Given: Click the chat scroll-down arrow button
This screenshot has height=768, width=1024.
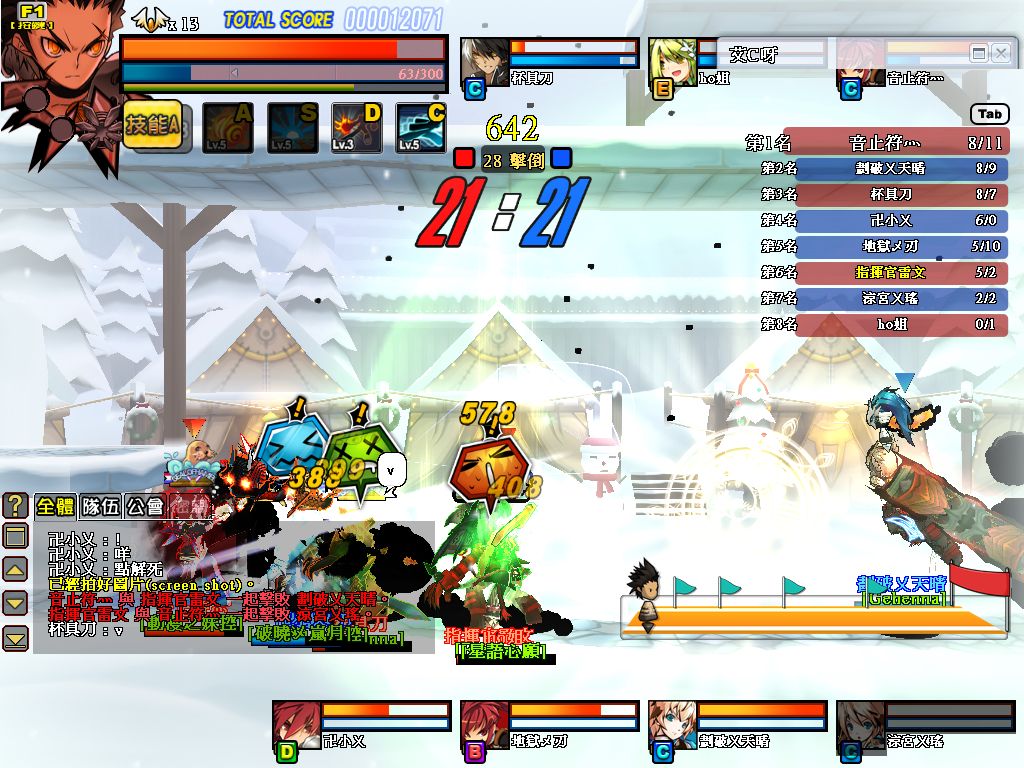Looking at the screenshot, I should pos(15,603).
